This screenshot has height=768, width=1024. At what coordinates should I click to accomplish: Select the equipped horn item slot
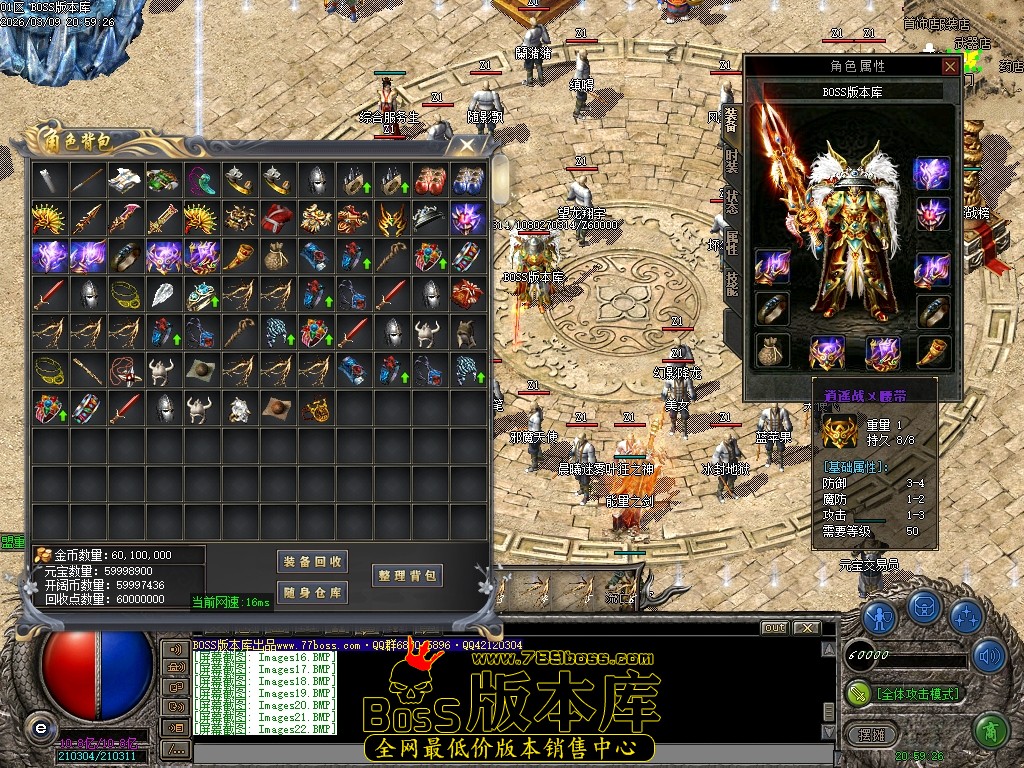(x=933, y=351)
